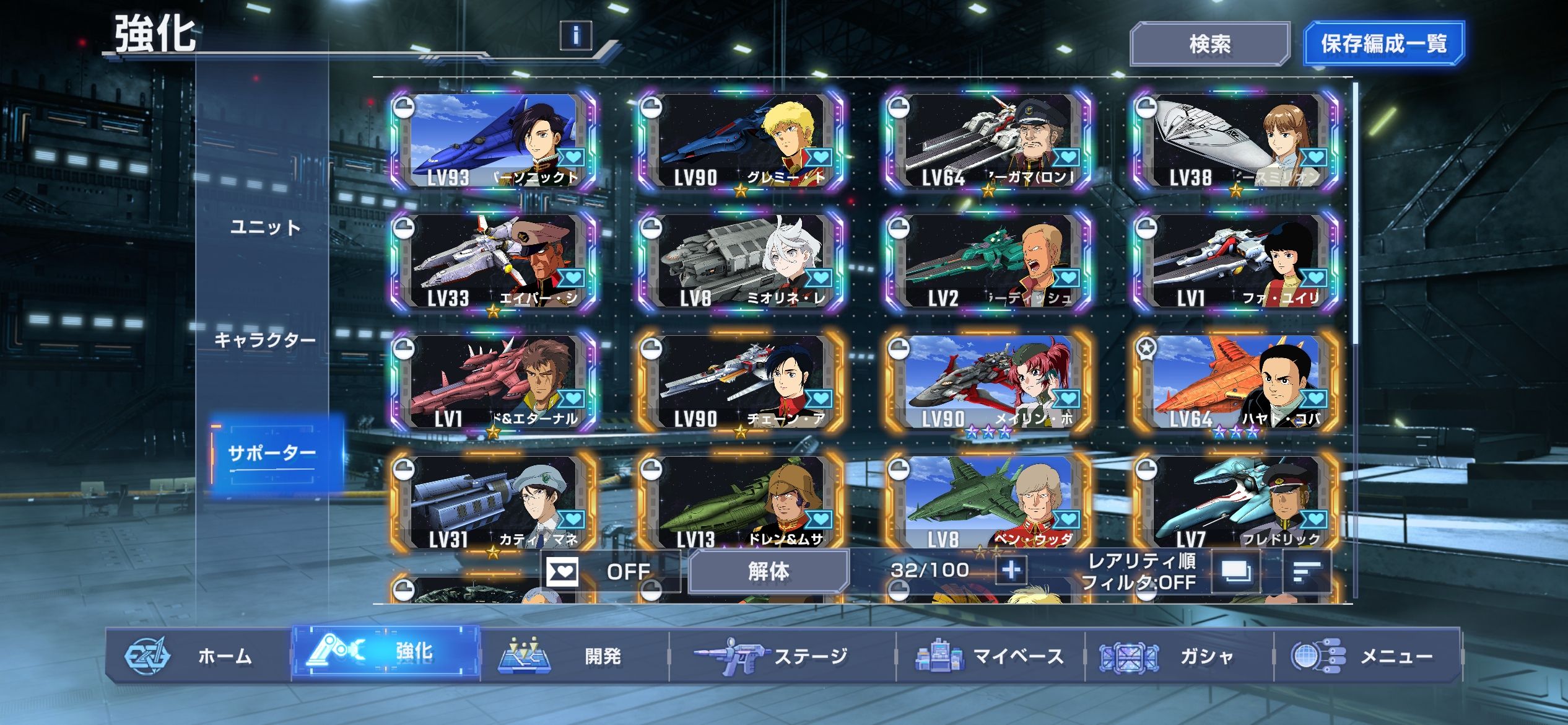Open the 保存編成一覧 saved formations list
Screen dimensions: 1568x725
coord(1383,43)
